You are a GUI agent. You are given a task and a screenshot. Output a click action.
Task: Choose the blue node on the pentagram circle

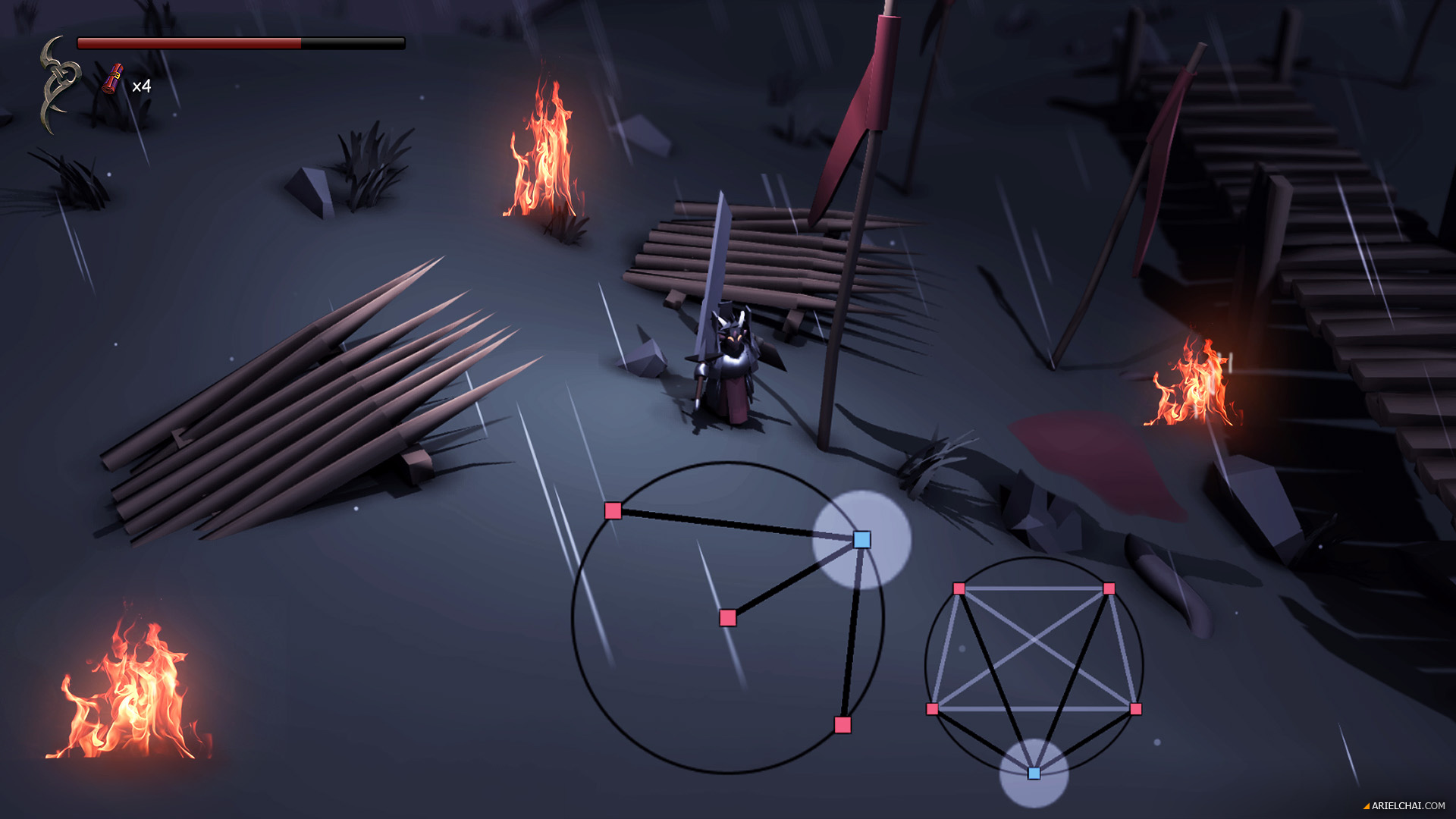point(1034,773)
